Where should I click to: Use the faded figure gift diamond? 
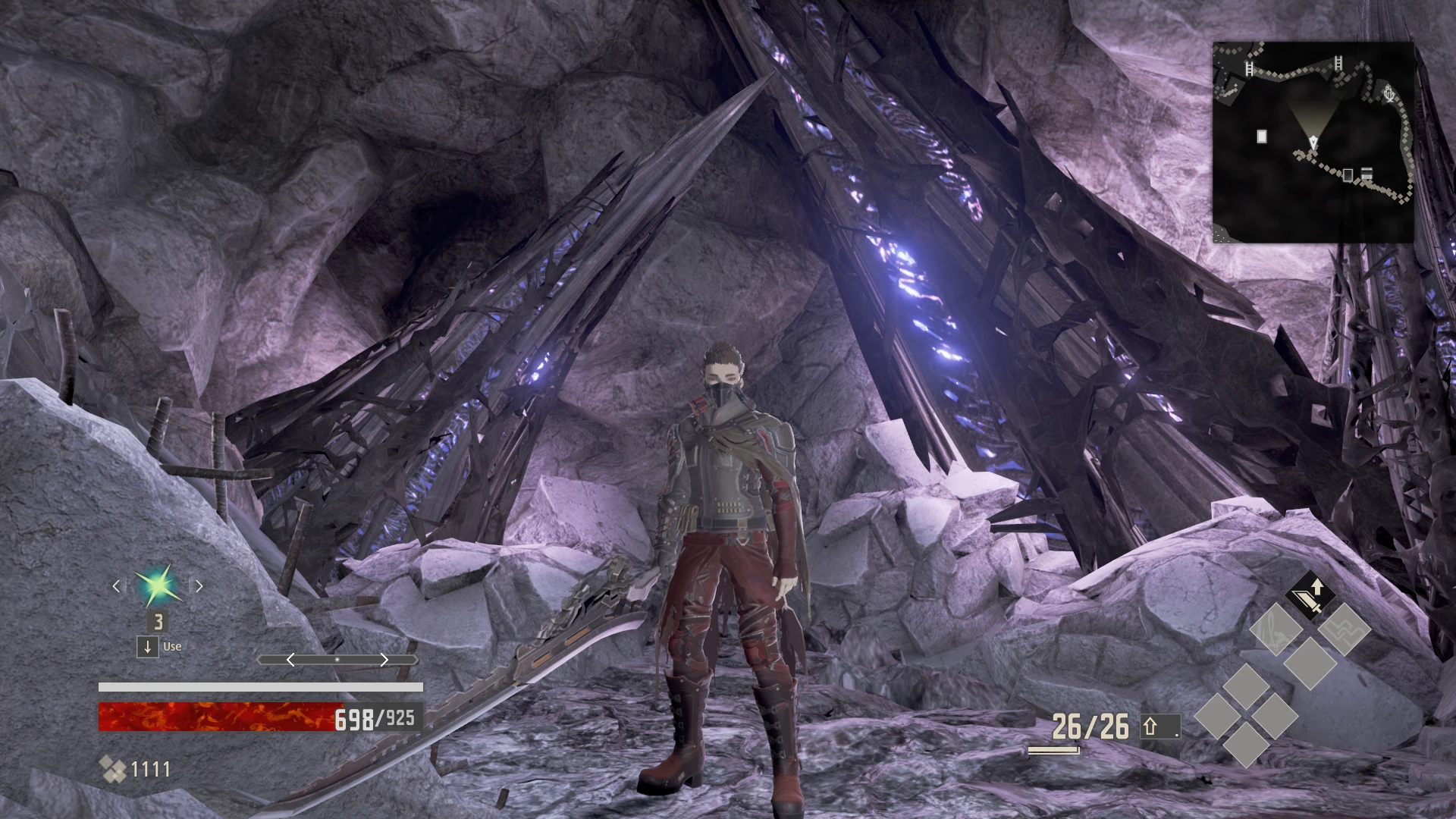[x=1276, y=629]
